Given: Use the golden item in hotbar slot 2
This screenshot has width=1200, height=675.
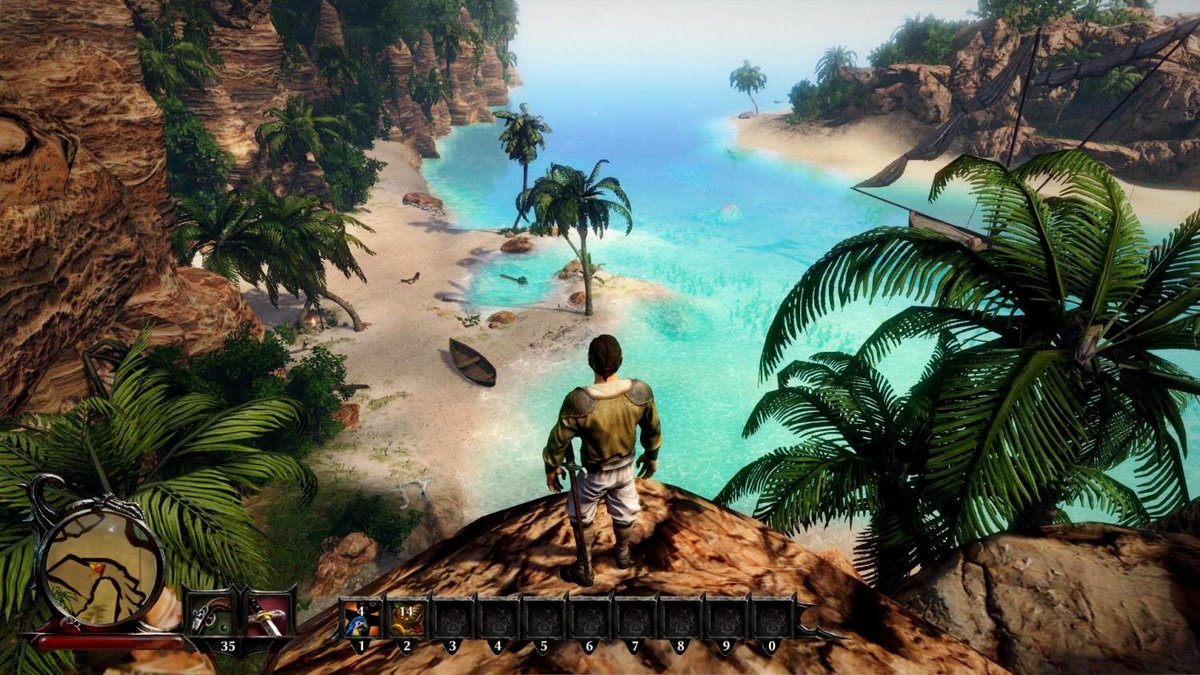Looking at the screenshot, I should [x=406, y=619].
